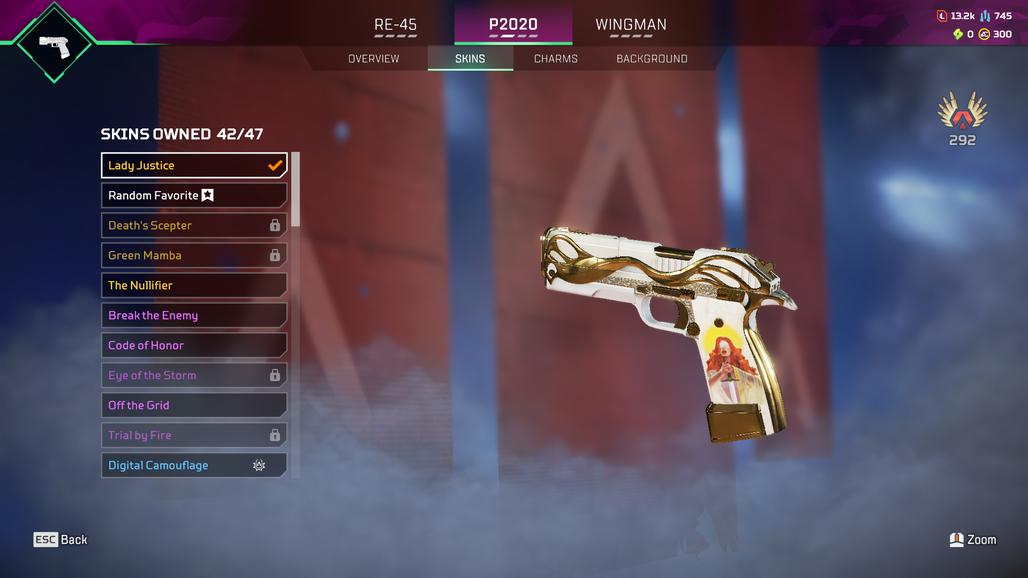This screenshot has height=578, width=1028.
Task: Click the pistol category icon badge
Action: pyautogui.click(x=54, y=43)
